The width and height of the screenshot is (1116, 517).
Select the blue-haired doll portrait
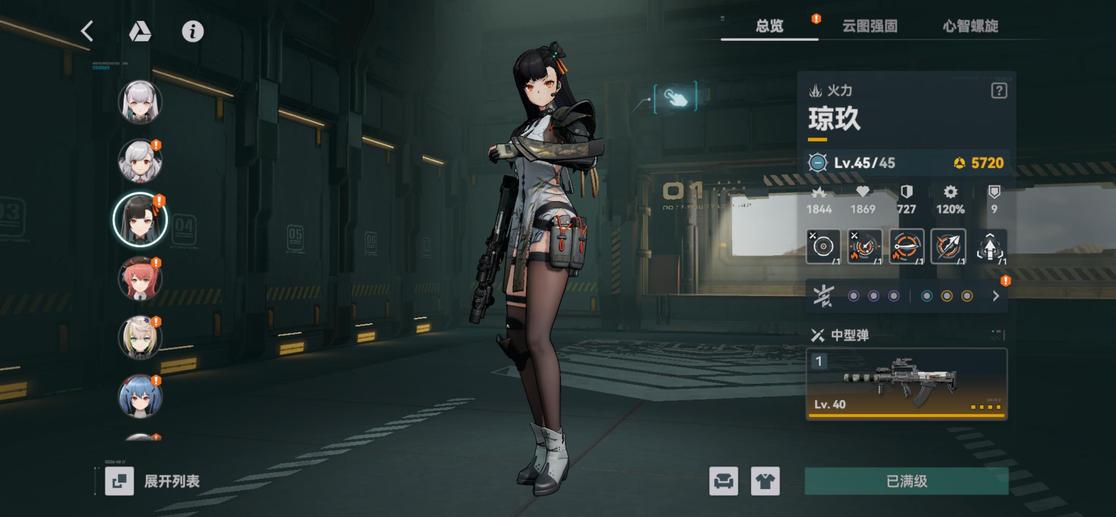[140, 396]
